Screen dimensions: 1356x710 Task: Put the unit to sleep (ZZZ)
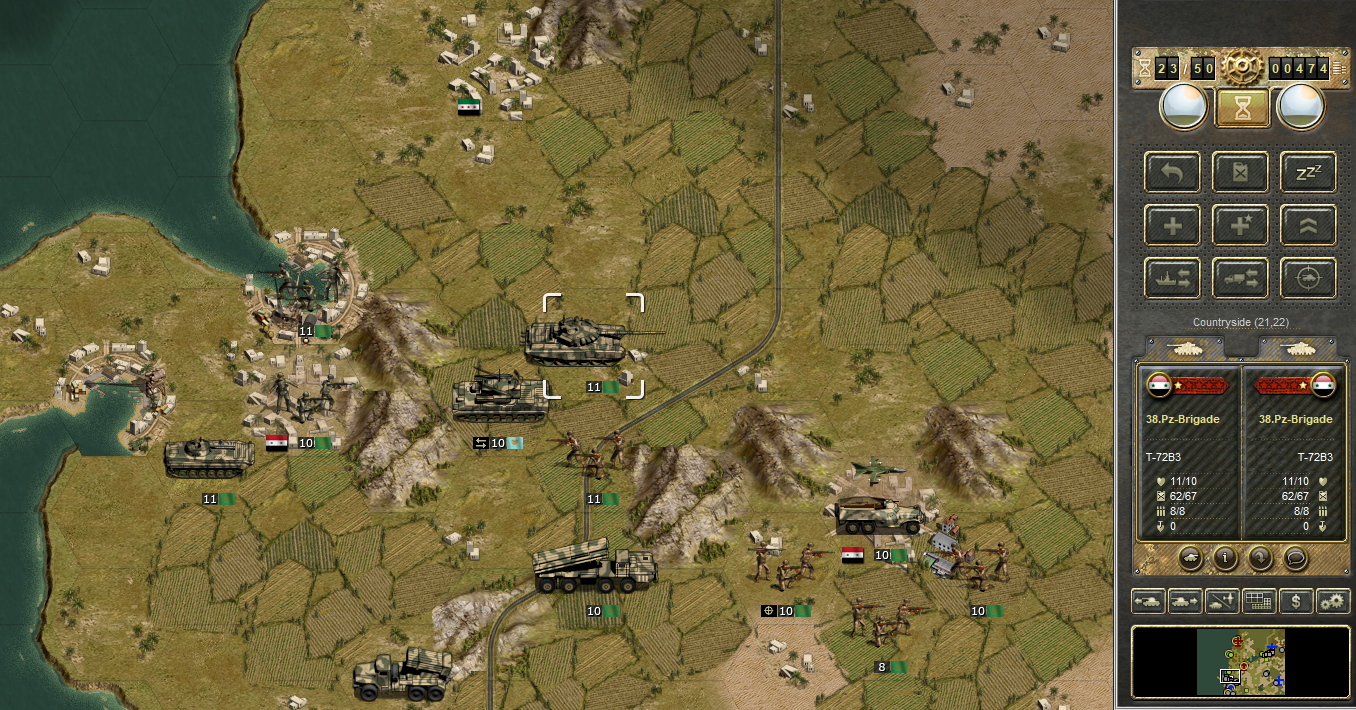tap(1308, 172)
